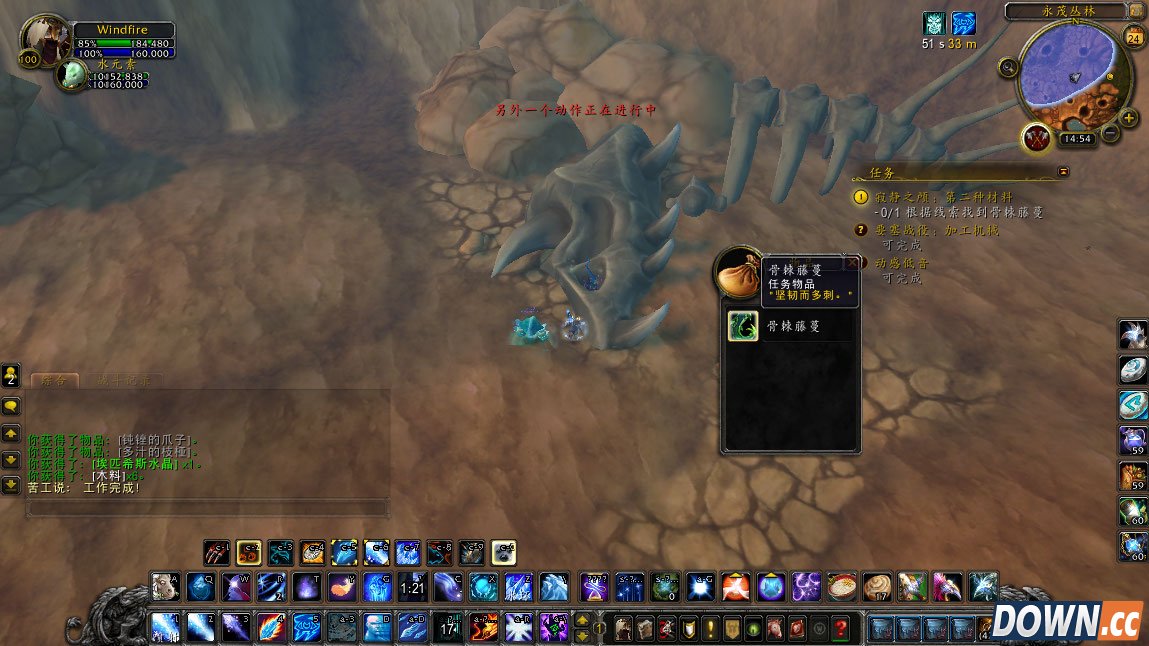
Task: Open the social button showing 2 friends
Action: click(11, 375)
